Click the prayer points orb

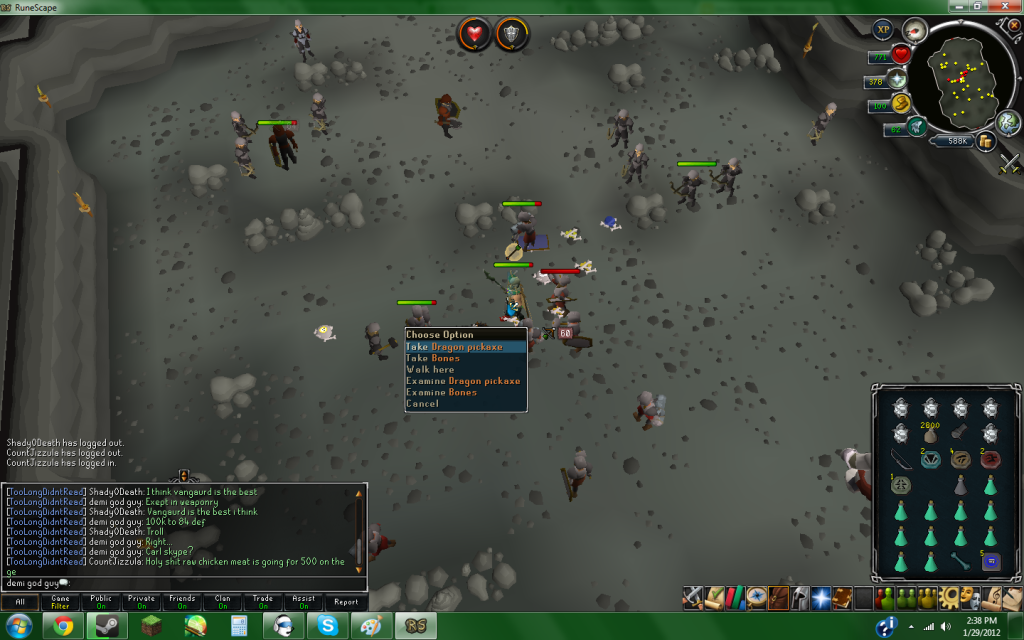click(897, 79)
